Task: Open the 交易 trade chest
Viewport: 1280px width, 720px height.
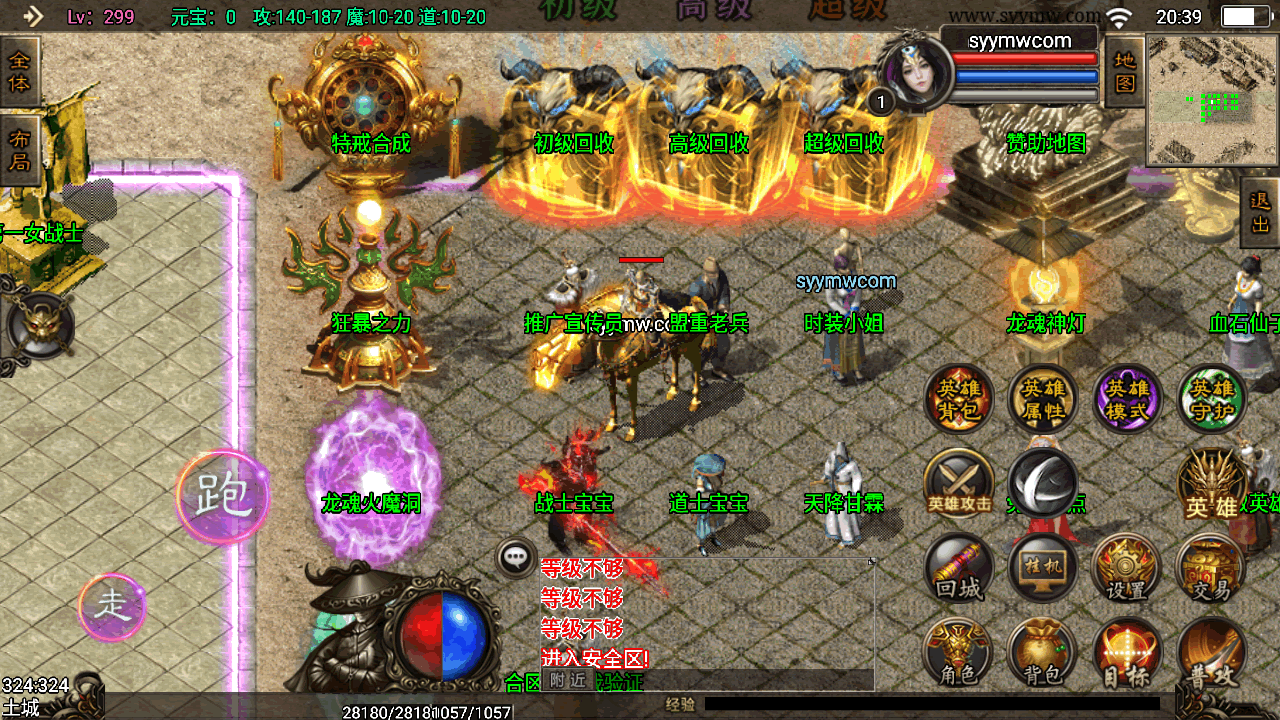Action: [x=1211, y=568]
